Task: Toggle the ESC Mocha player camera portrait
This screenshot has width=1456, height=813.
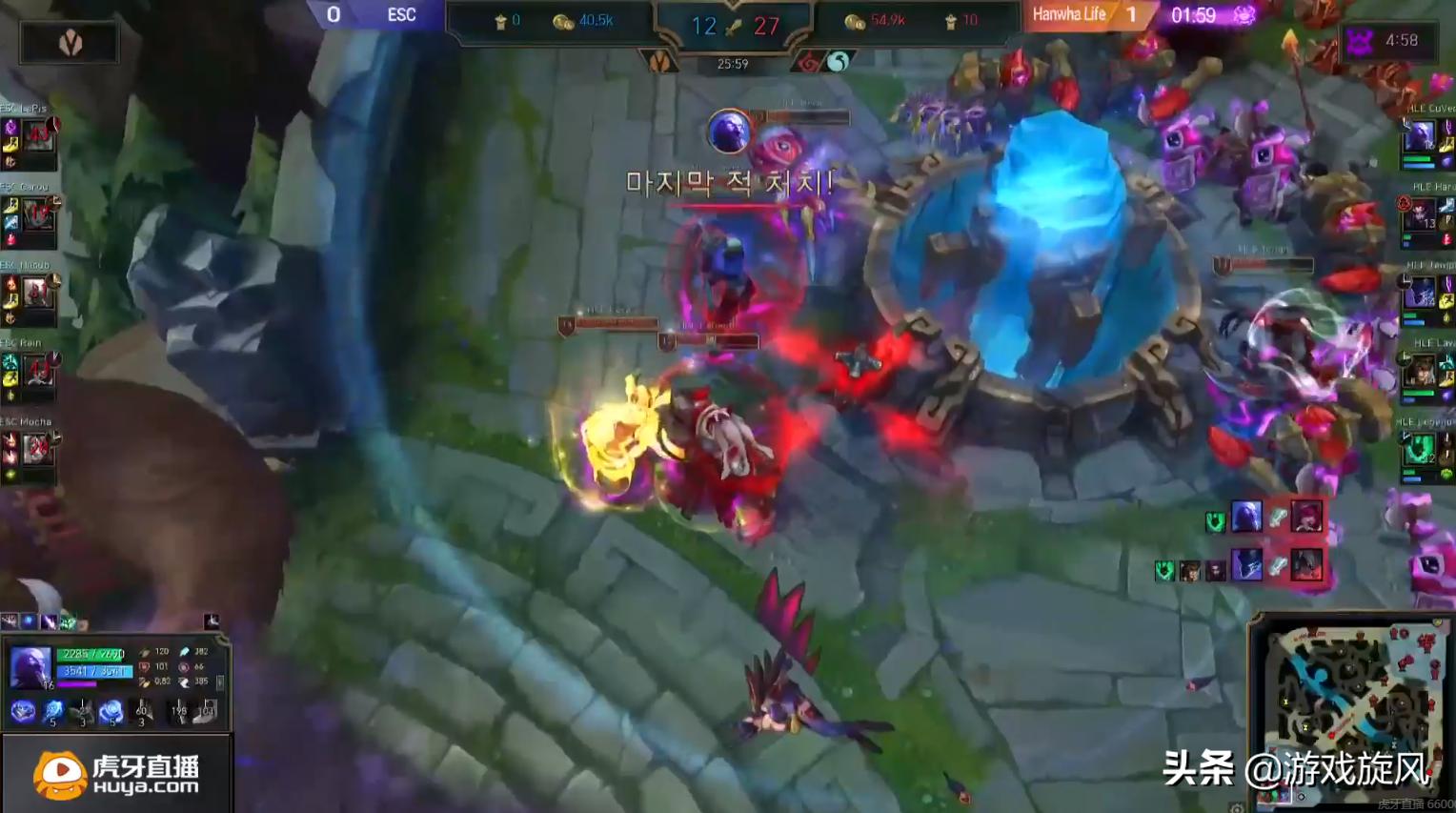Action: coord(36,448)
